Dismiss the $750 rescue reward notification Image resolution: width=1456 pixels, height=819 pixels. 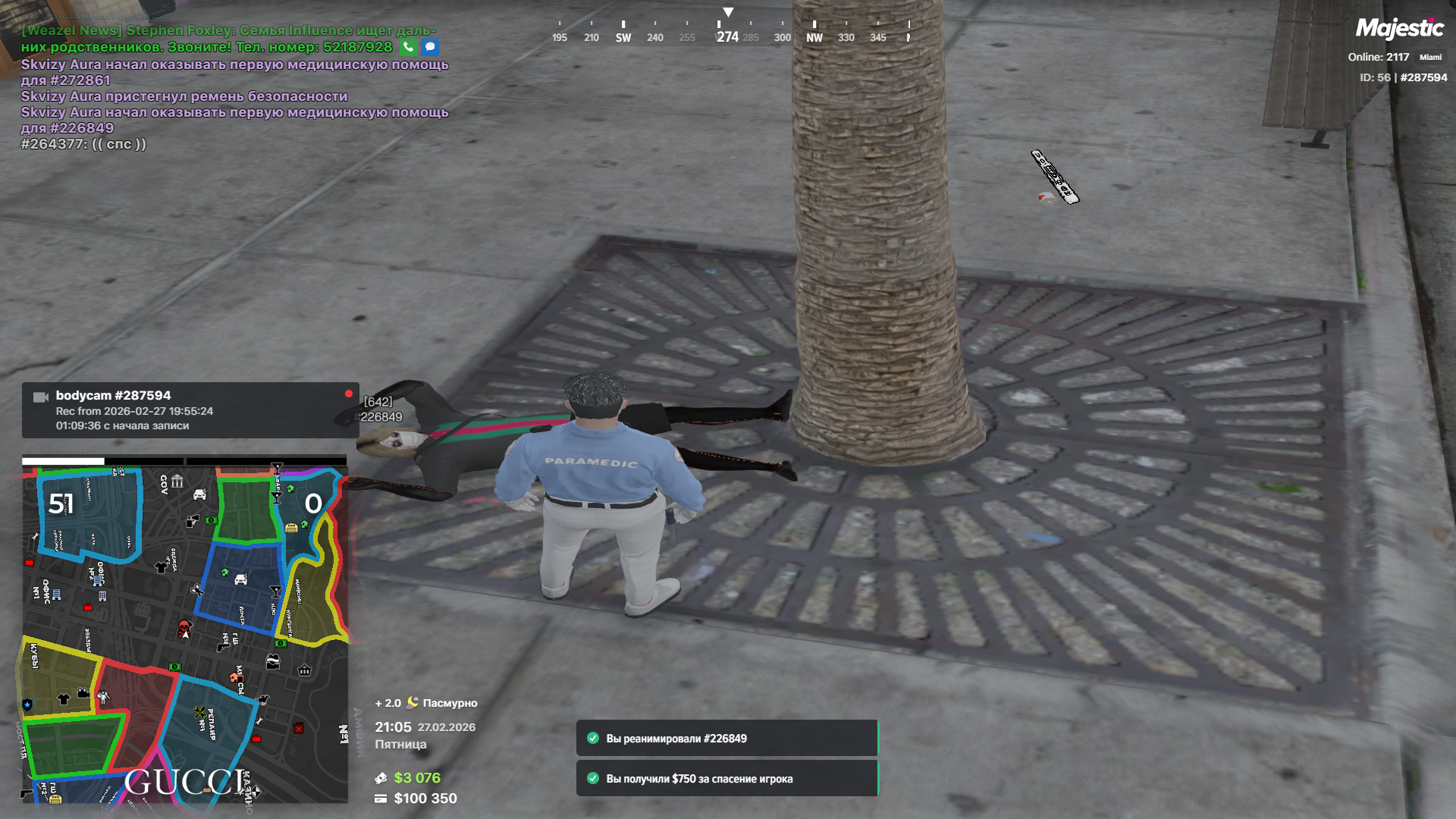click(726, 779)
